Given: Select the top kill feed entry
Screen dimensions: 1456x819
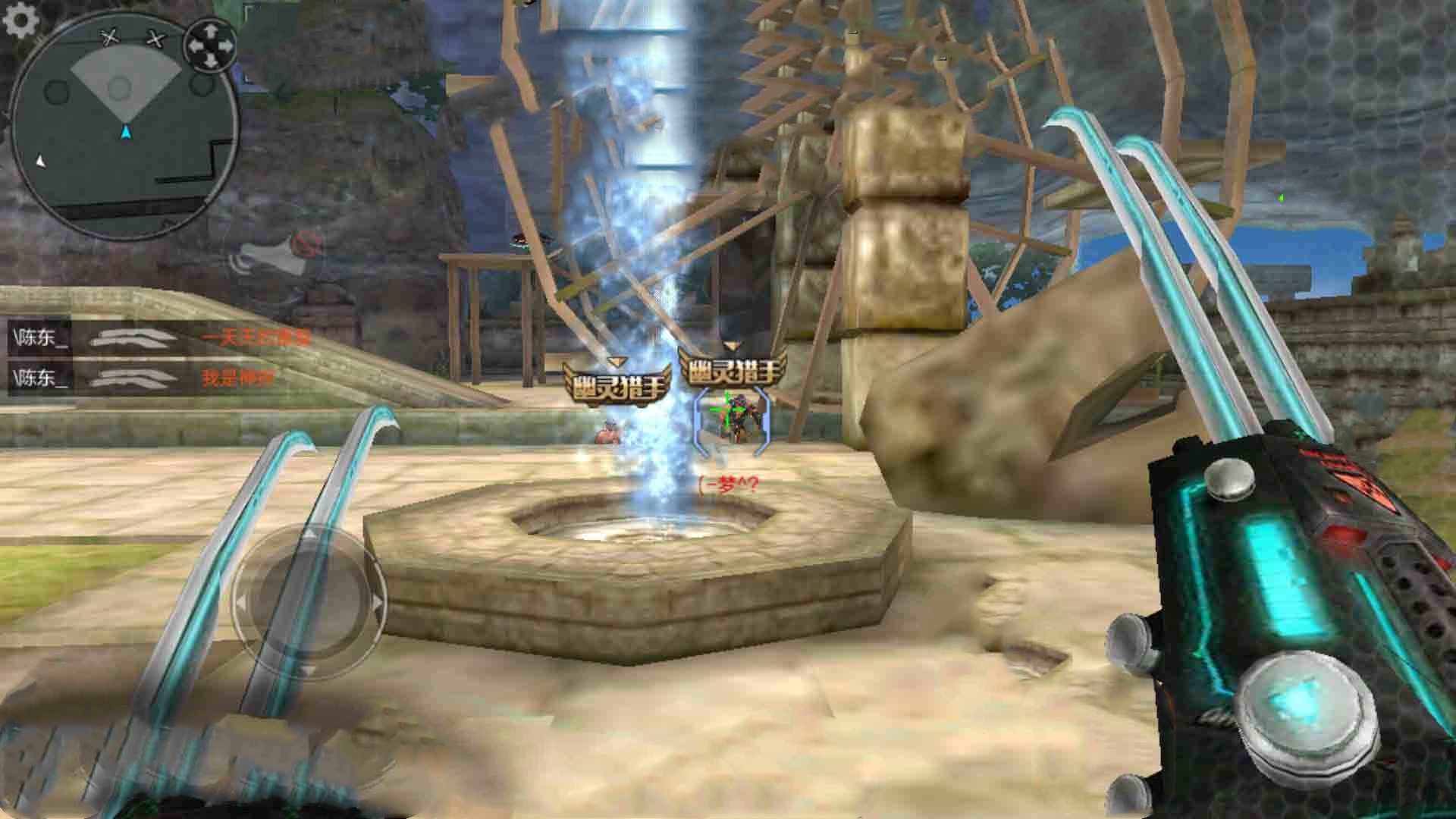Looking at the screenshot, I should click(x=161, y=337).
